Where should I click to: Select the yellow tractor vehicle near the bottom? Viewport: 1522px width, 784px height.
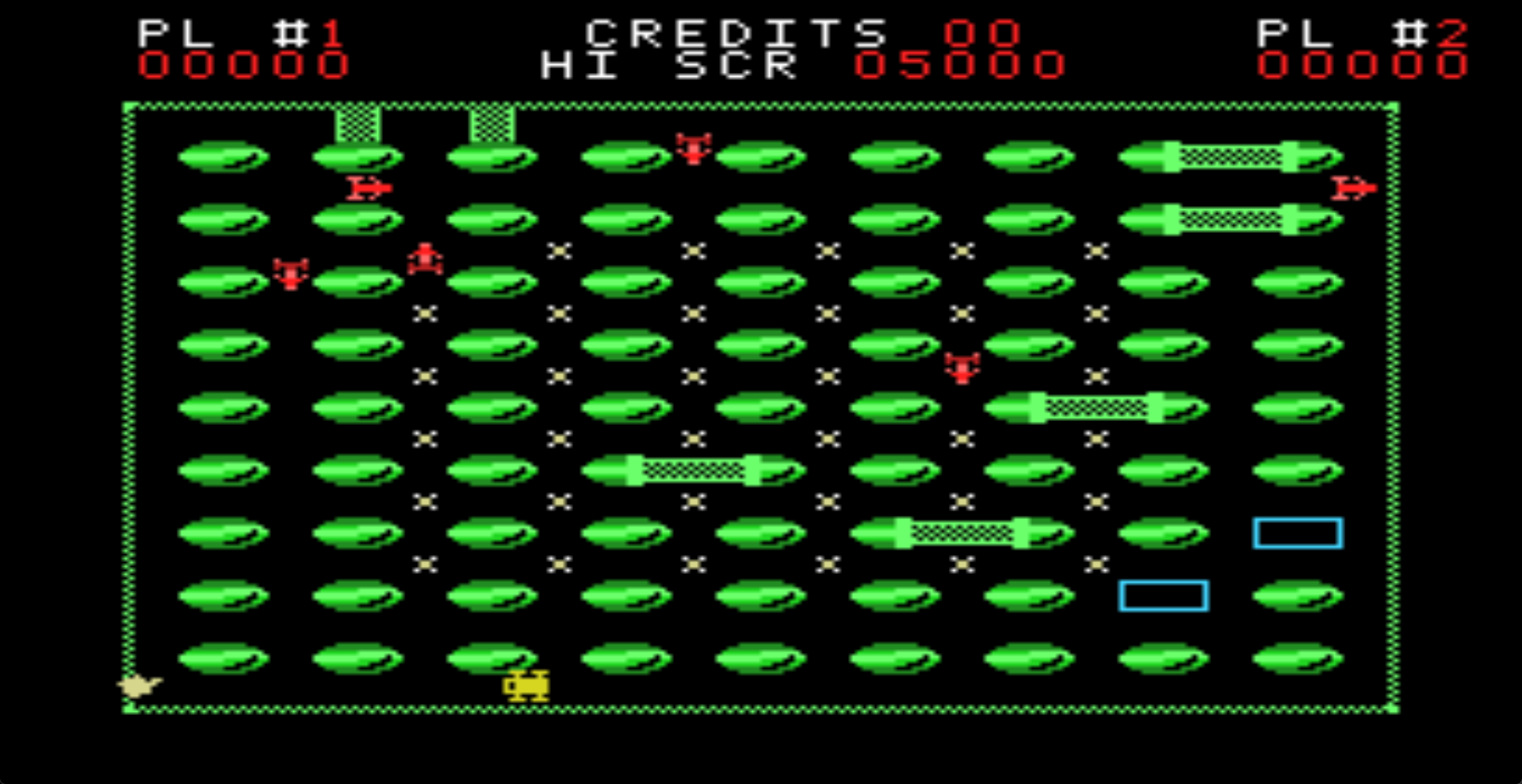pos(526,686)
